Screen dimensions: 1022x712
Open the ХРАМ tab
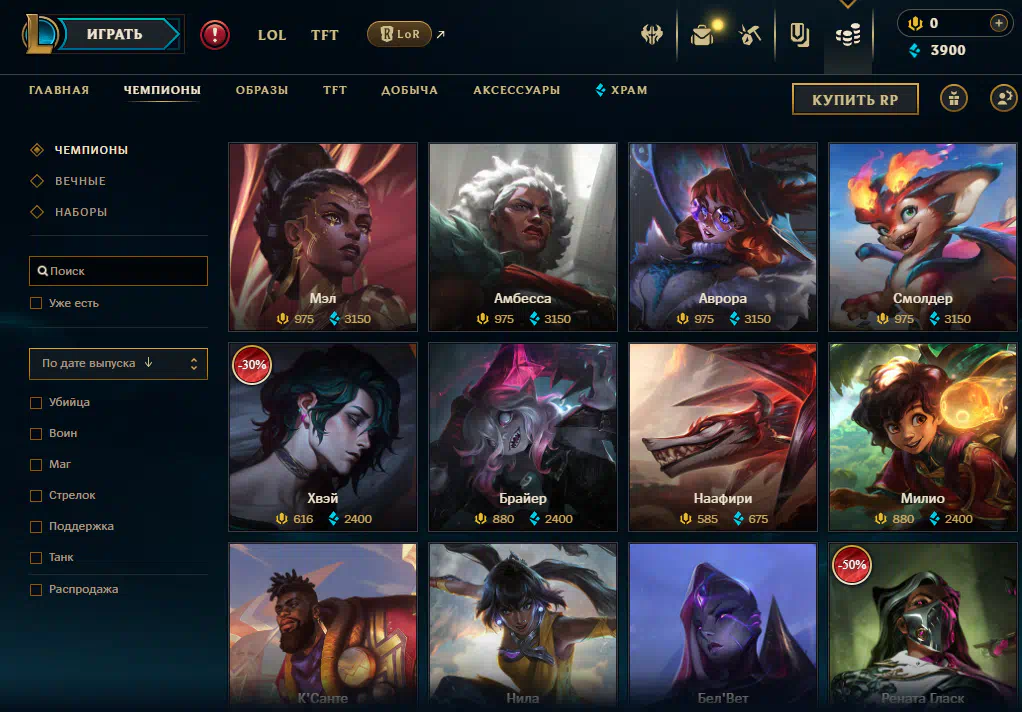coord(622,90)
